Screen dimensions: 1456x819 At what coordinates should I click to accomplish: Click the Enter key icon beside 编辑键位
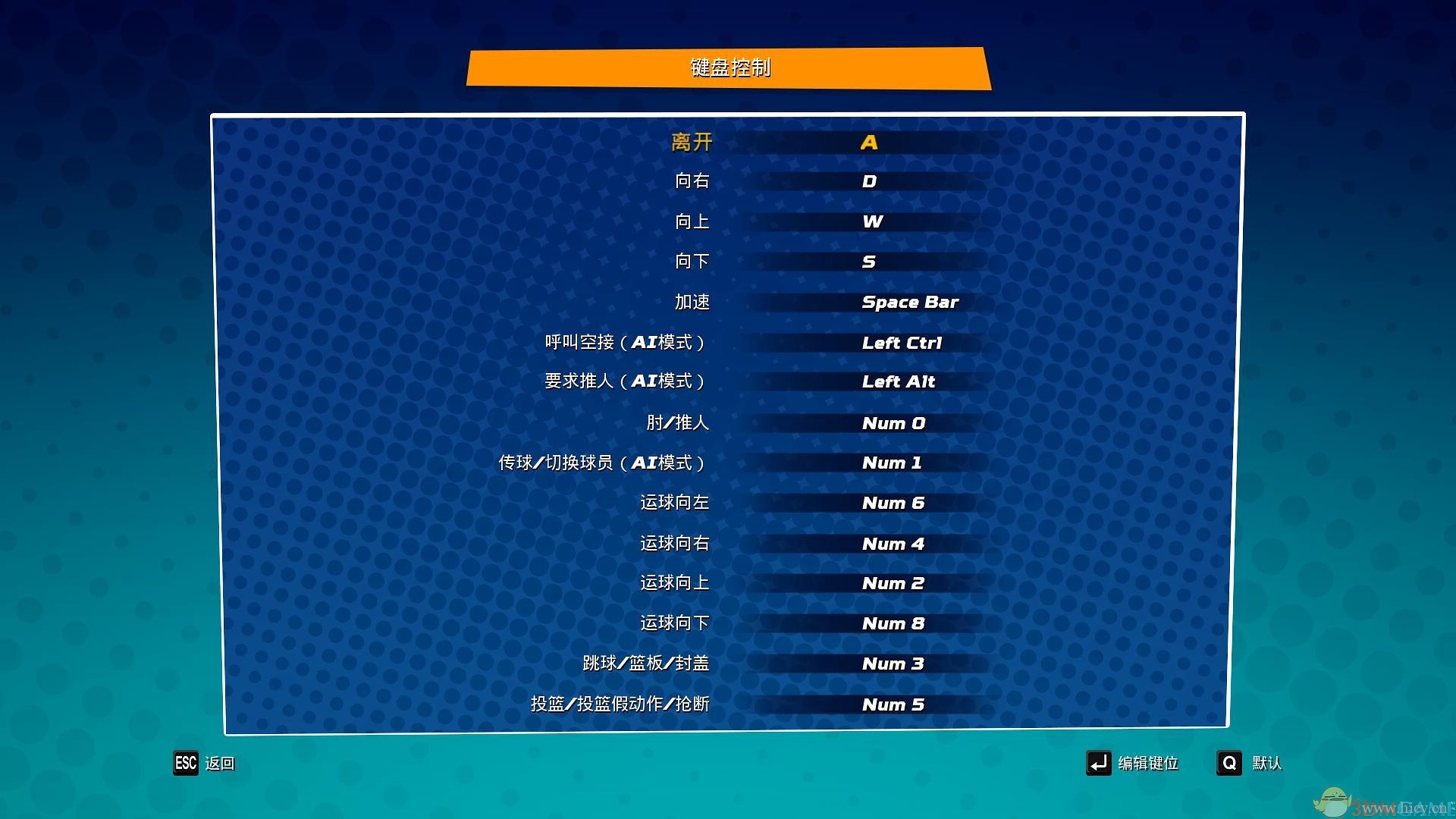point(1099,763)
